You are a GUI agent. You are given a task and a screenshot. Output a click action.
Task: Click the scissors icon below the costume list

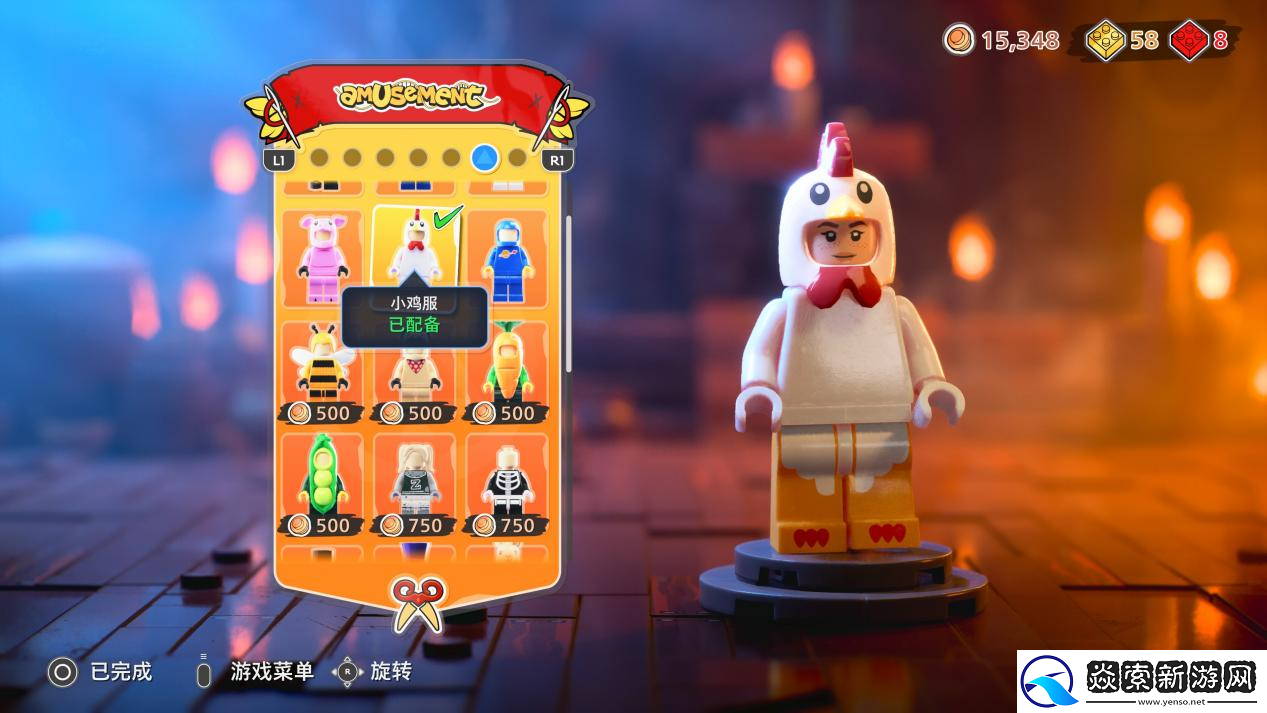(x=417, y=603)
